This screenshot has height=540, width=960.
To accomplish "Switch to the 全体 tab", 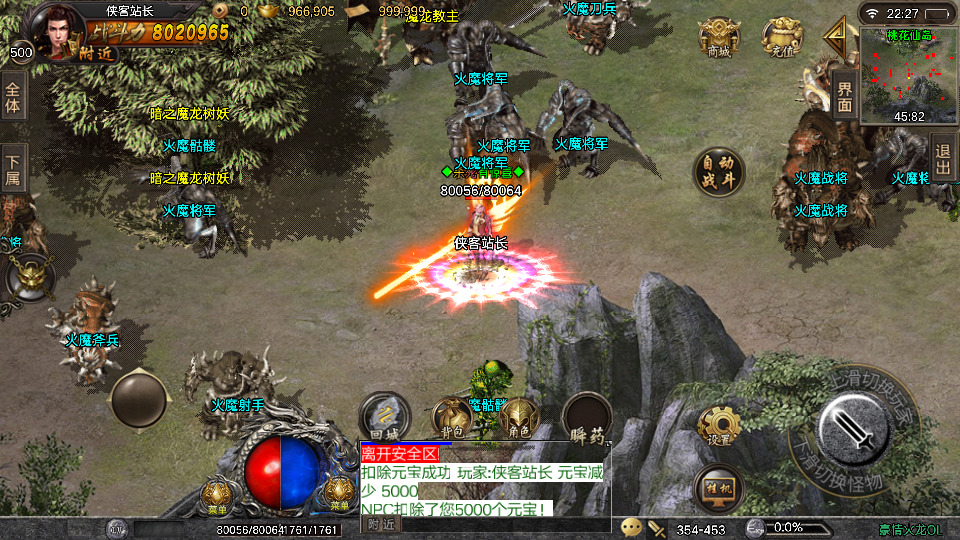I will point(13,96).
